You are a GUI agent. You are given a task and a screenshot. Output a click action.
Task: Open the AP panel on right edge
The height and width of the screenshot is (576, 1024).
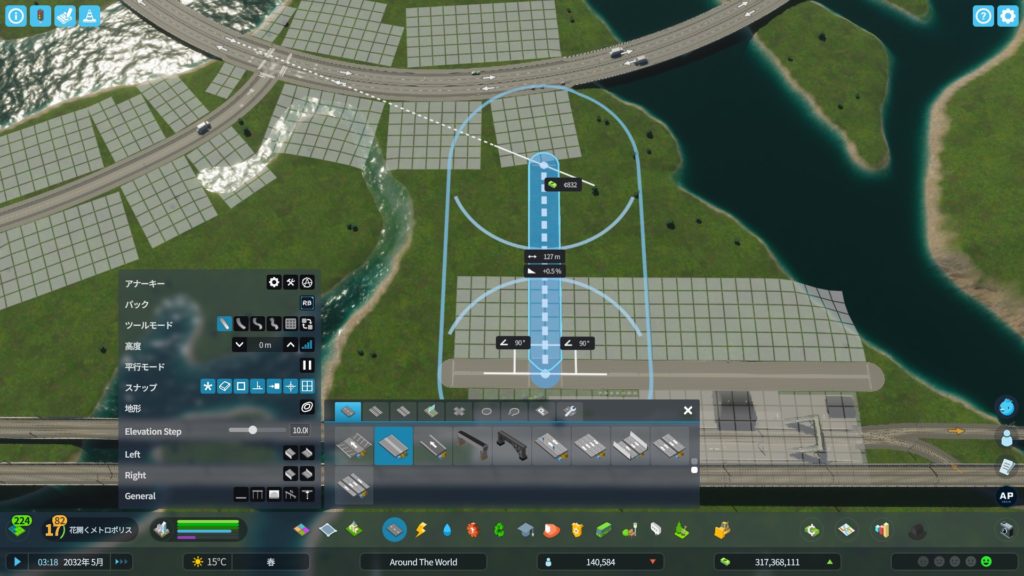tap(1006, 496)
